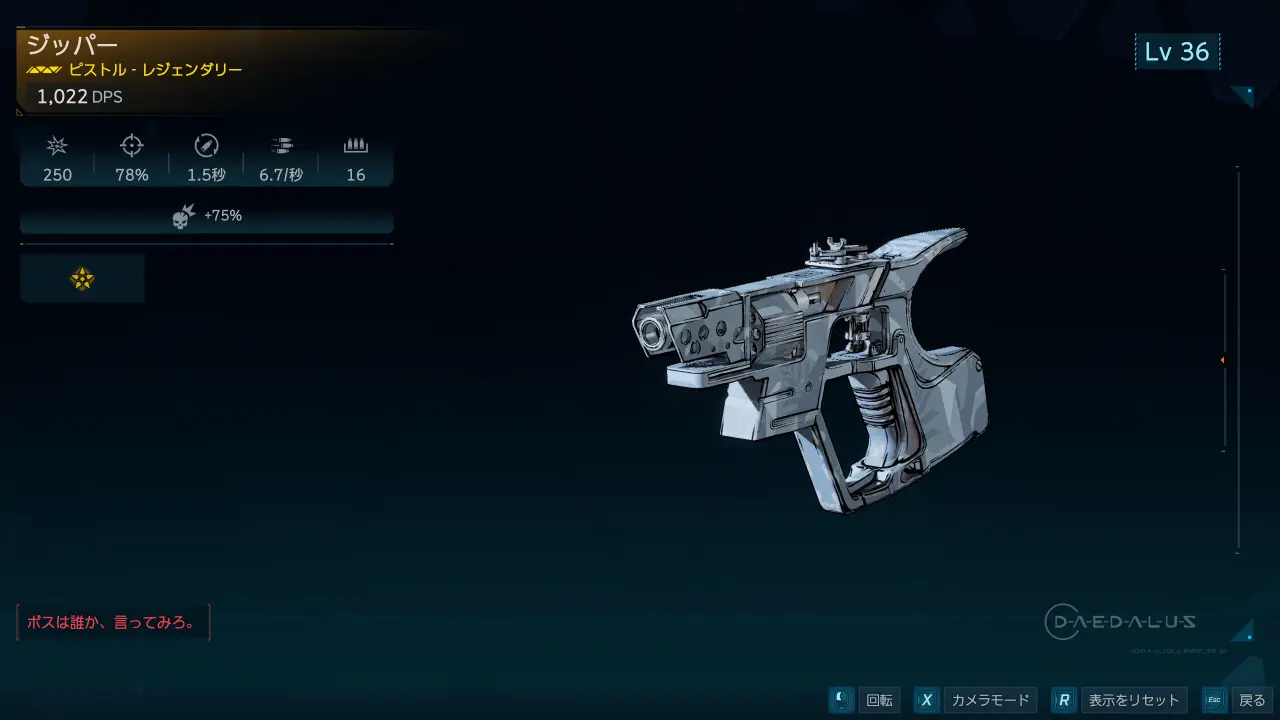Choose 表示をリセット to reset the view
Screen dimensions: 1280x720
pos(1133,700)
